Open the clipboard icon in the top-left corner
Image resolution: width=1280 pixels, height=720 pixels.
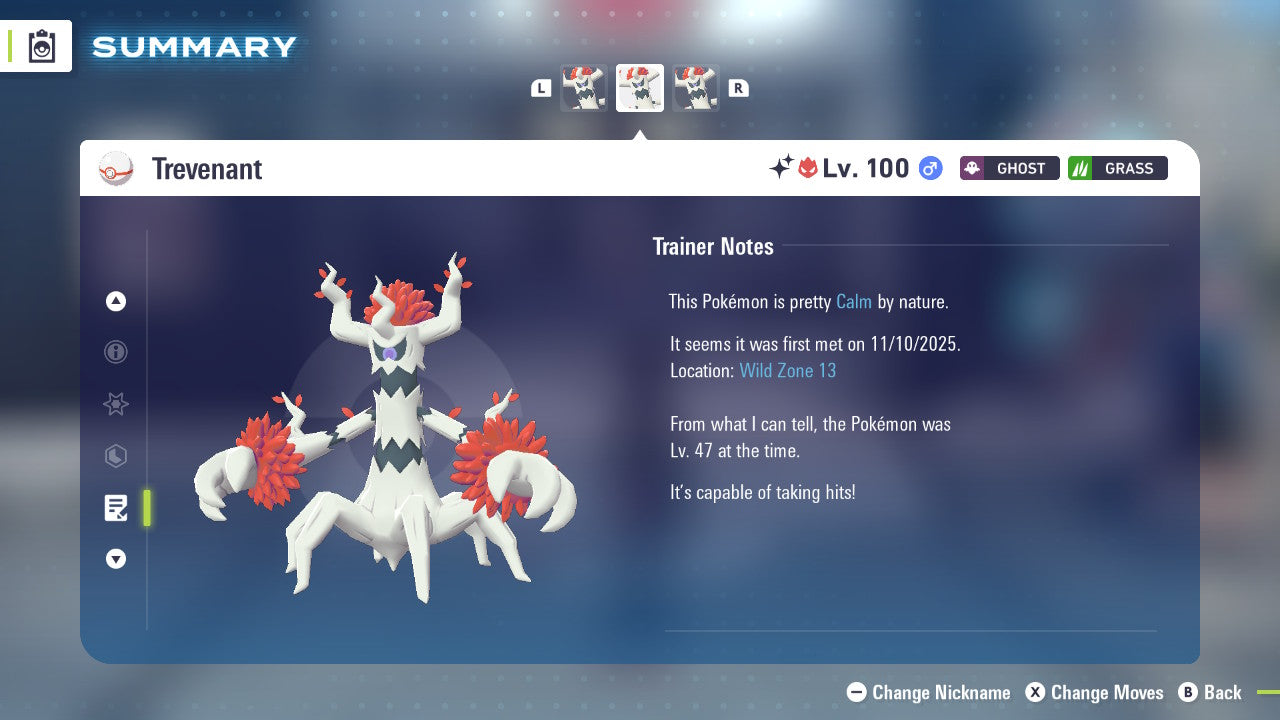tap(41, 46)
